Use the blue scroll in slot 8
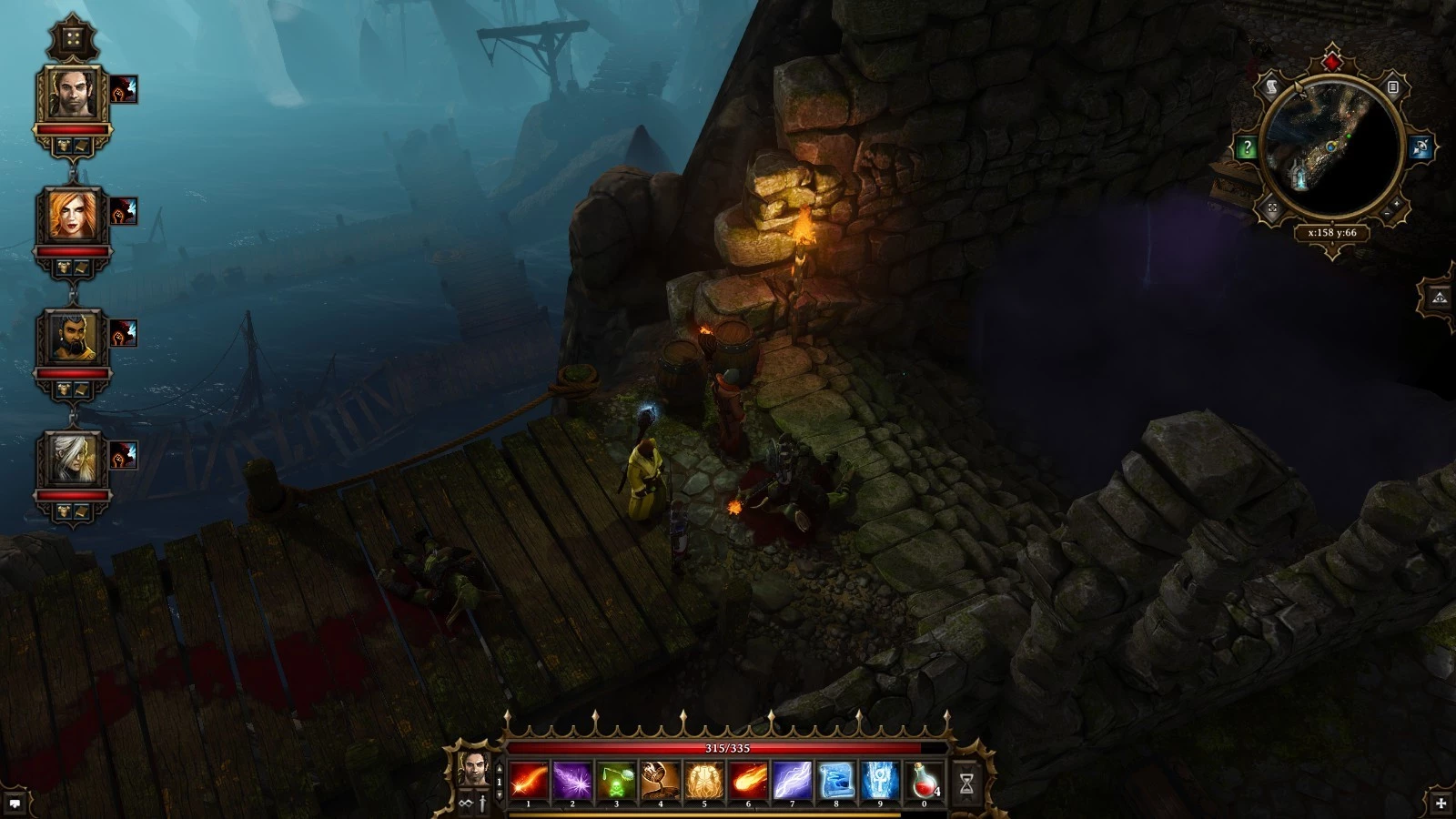The height and width of the screenshot is (819, 1456). [x=836, y=781]
